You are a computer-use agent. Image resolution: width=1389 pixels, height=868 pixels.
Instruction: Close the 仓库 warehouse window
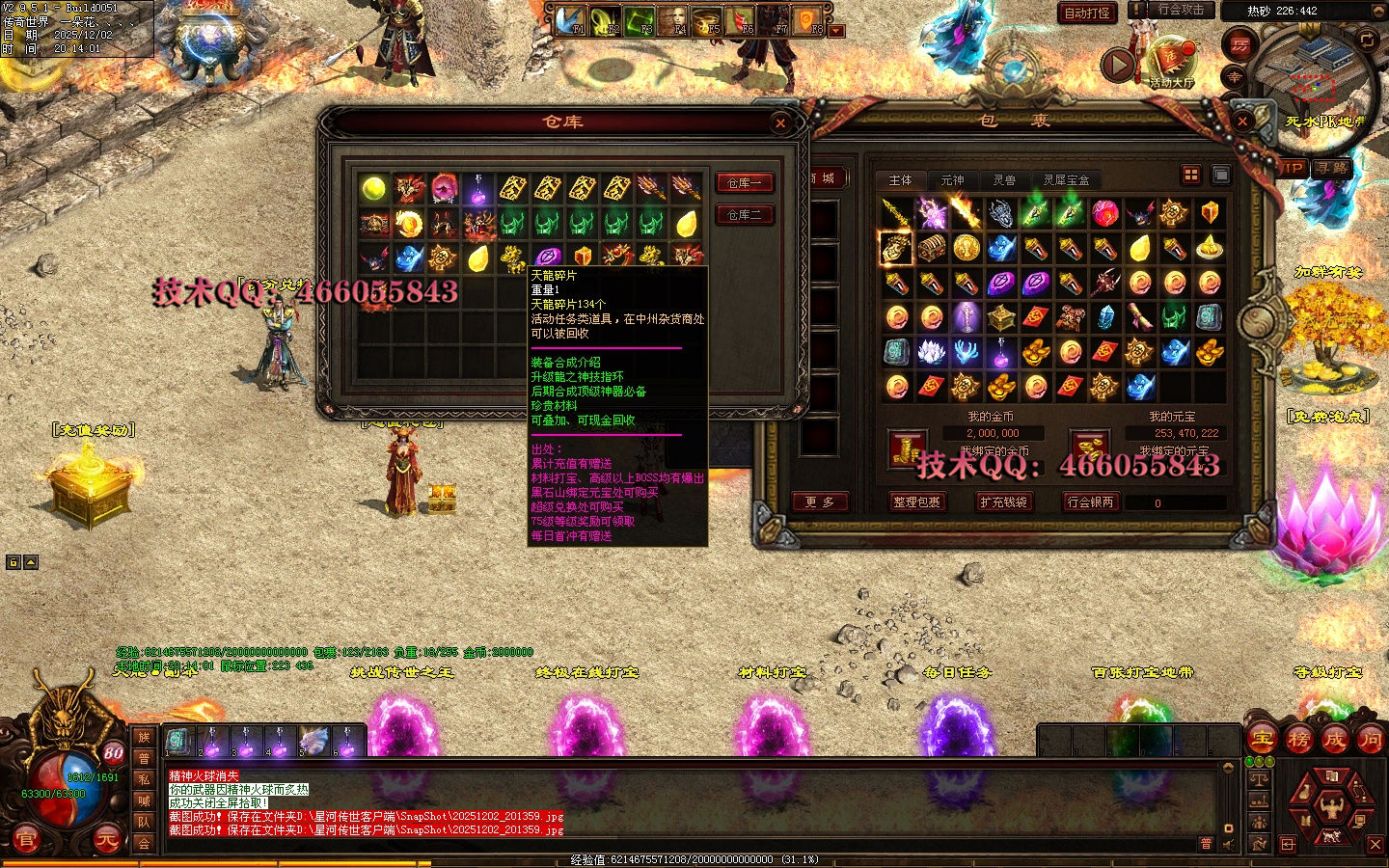[x=780, y=122]
